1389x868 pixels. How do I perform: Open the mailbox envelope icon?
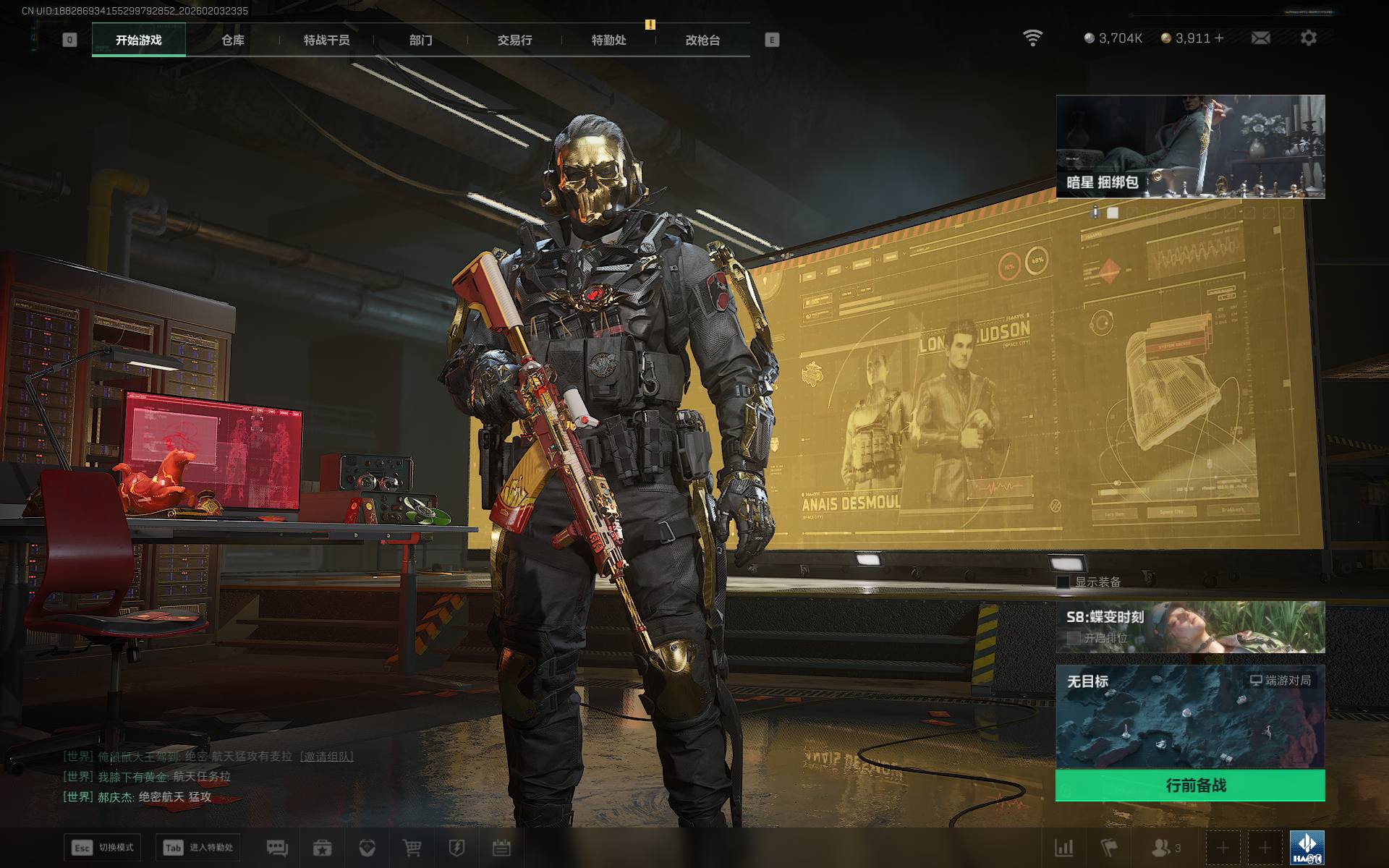click(x=1260, y=38)
